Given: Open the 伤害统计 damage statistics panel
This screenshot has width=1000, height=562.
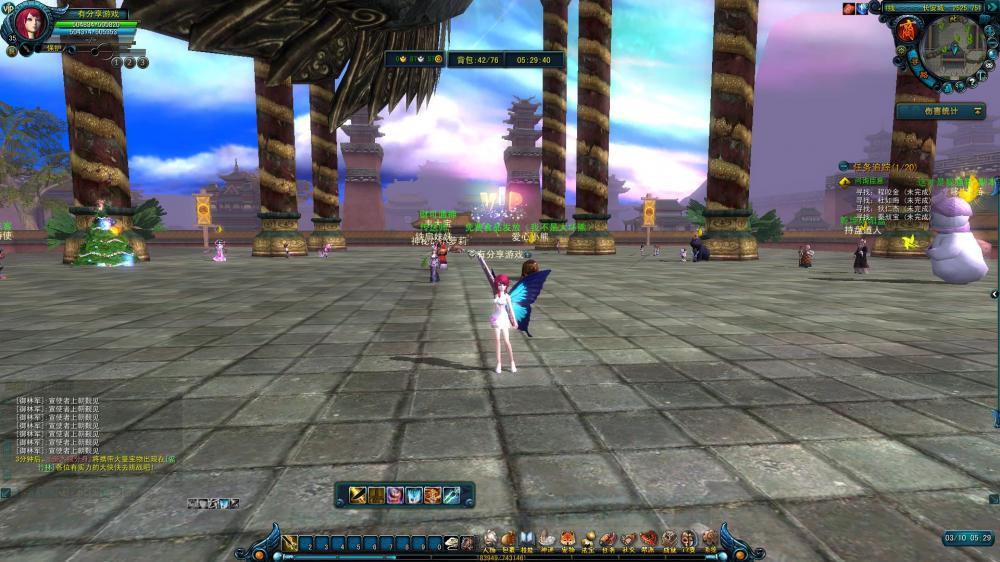Looking at the screenshot, I should point(939,111).
